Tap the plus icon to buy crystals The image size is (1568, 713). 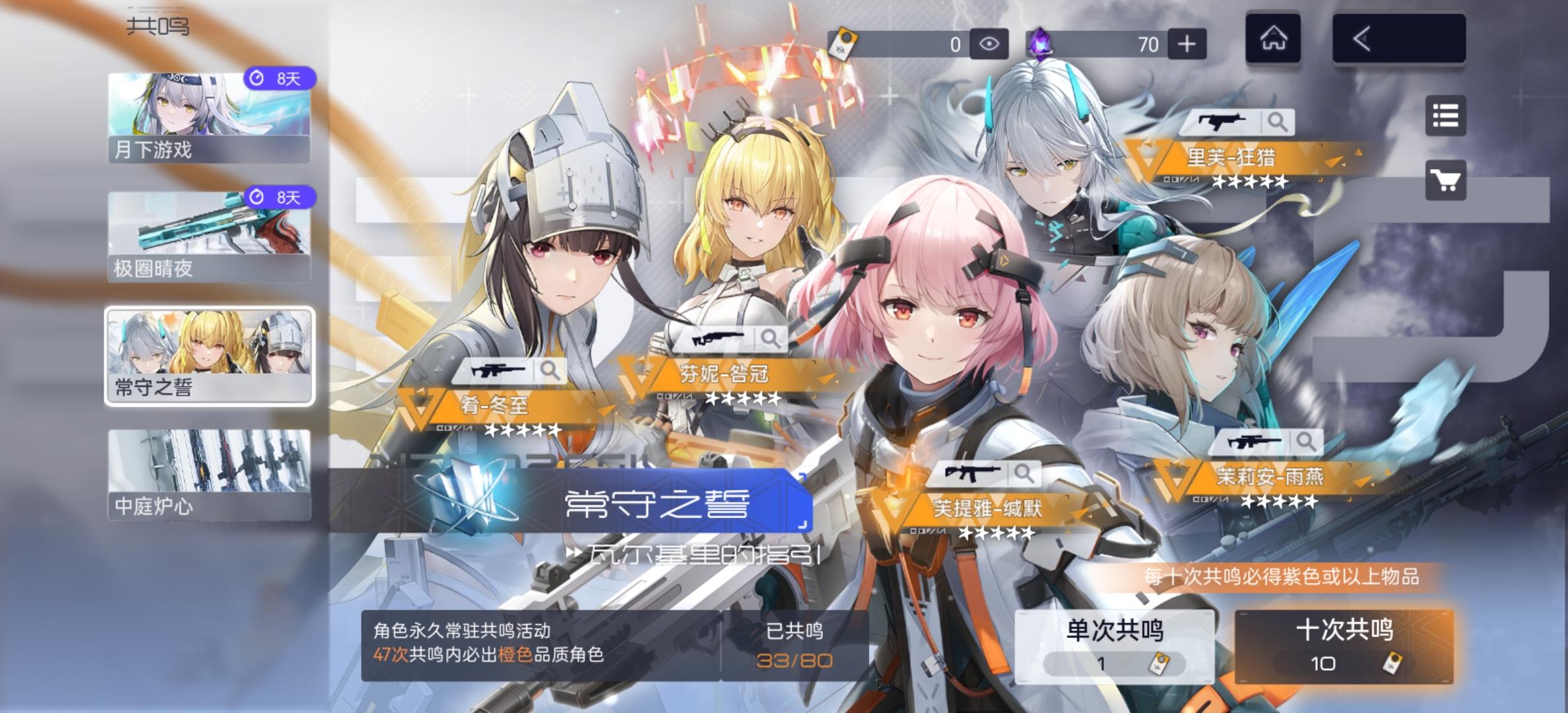(1186, 44)
